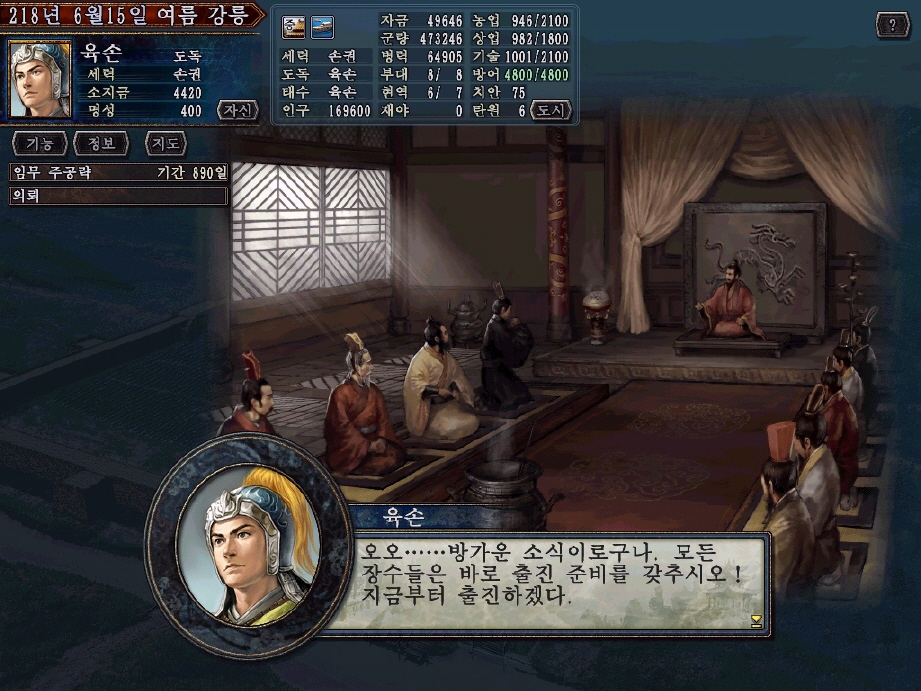
Task: Click the 자신 (Self) button
Action: [237, 110]
